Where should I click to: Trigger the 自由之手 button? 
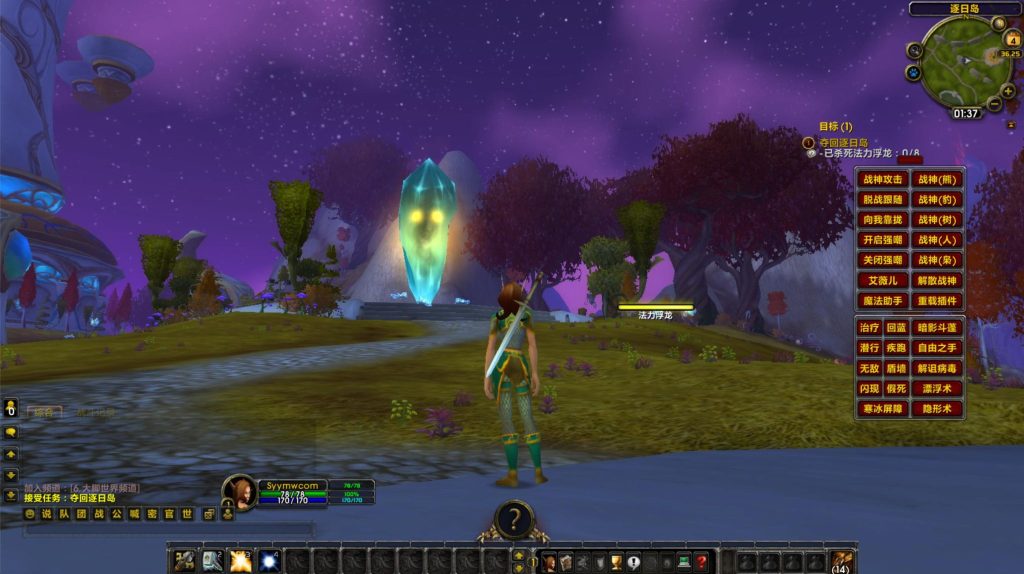pos(938,348)
